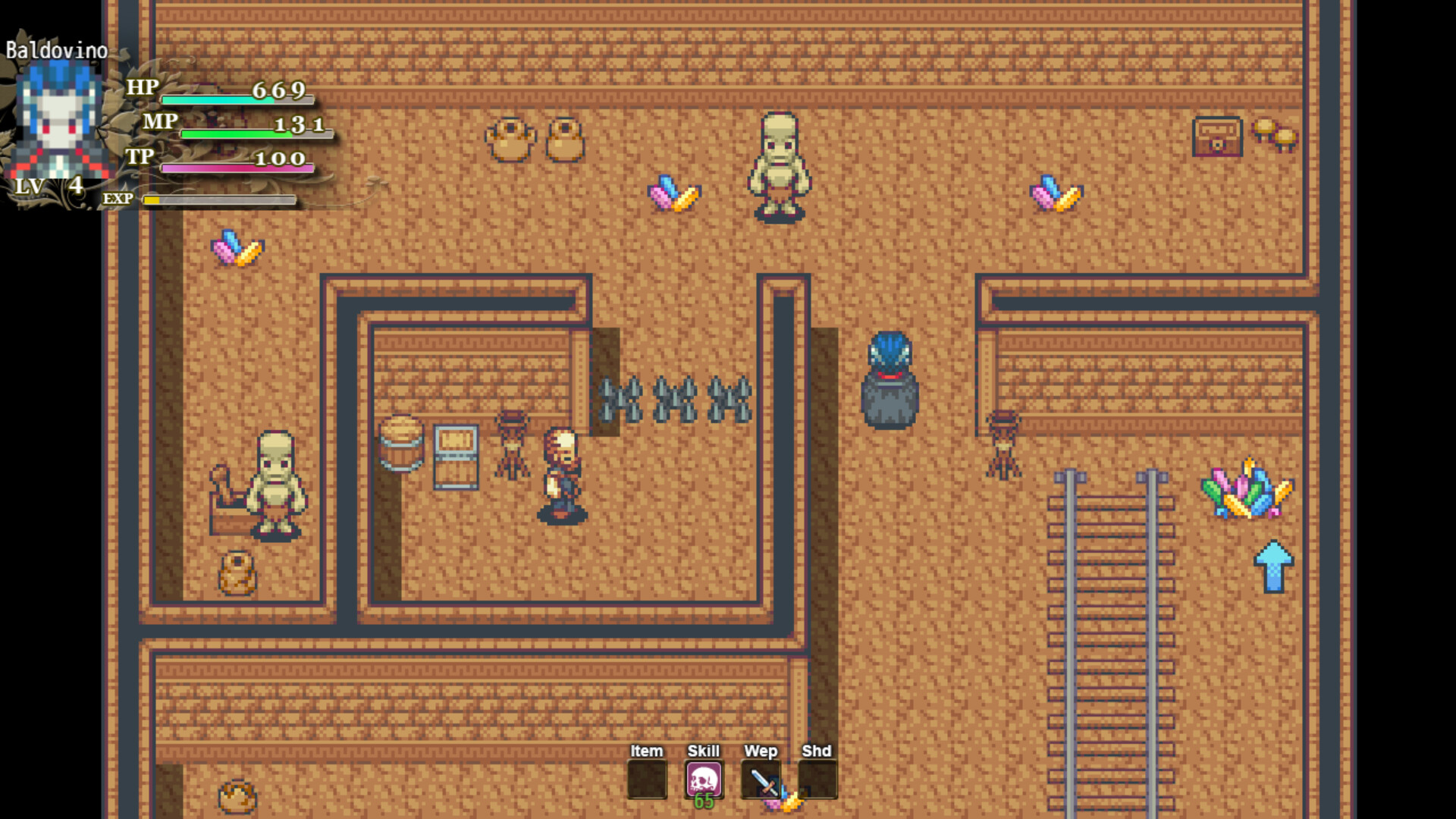Viewport: 1456px width, 819px height.
Task: Select the skull Skill icon in the hotbar
Action: coord(702,780)
